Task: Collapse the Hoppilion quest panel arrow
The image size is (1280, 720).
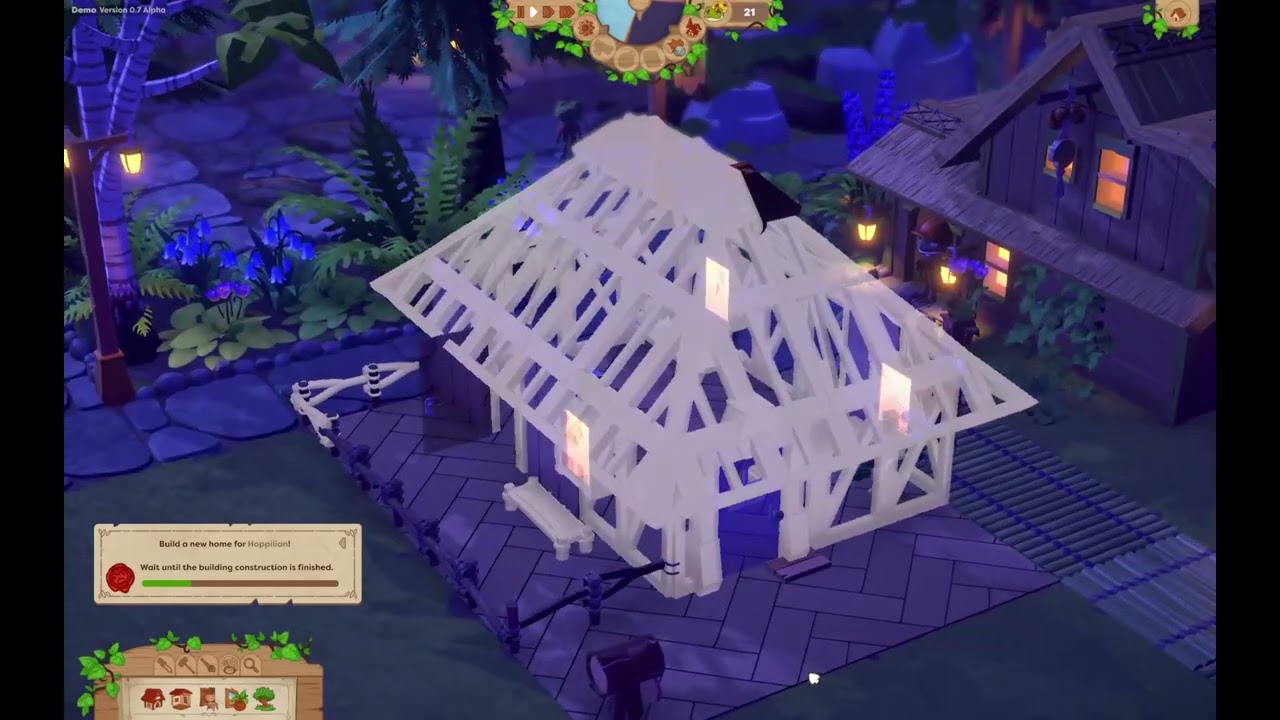Action: (343, 543)
